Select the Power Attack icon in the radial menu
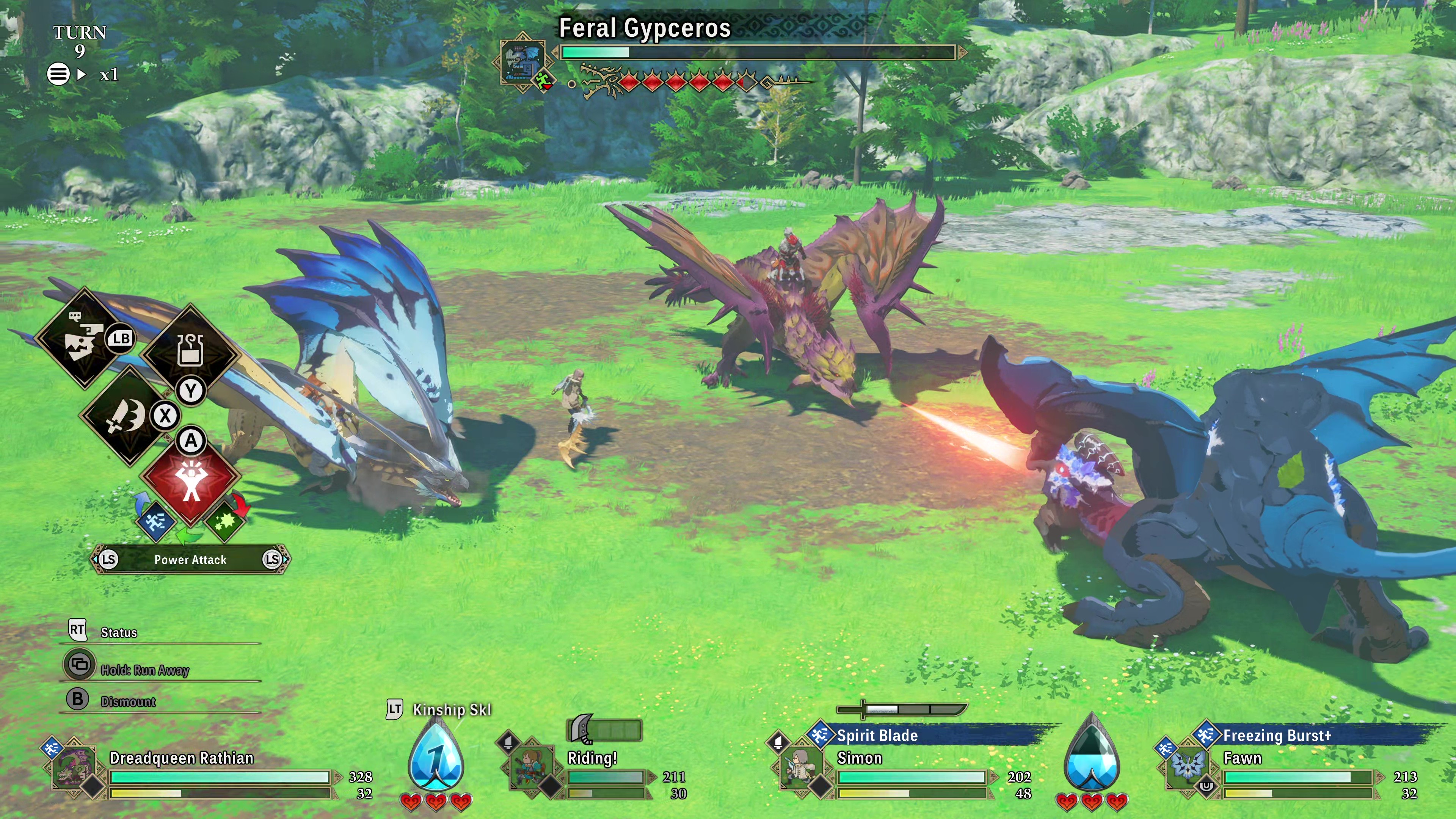The height and width of the screenshot is (819, 1456). pos(190,479)
